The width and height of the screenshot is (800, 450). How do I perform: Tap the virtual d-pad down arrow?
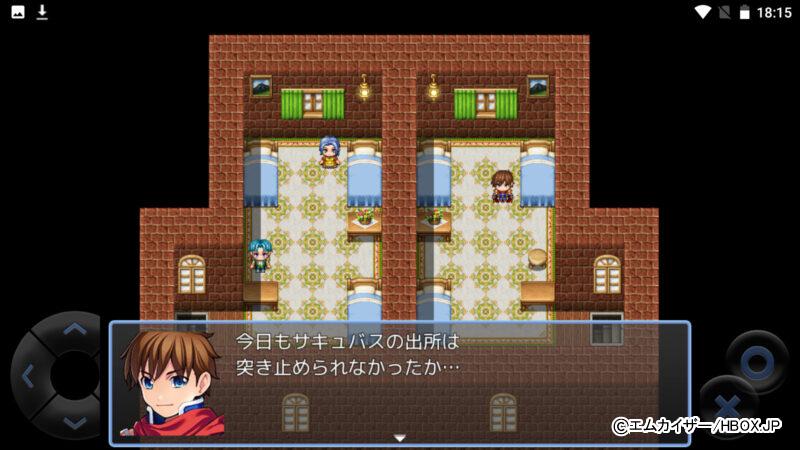73,422
